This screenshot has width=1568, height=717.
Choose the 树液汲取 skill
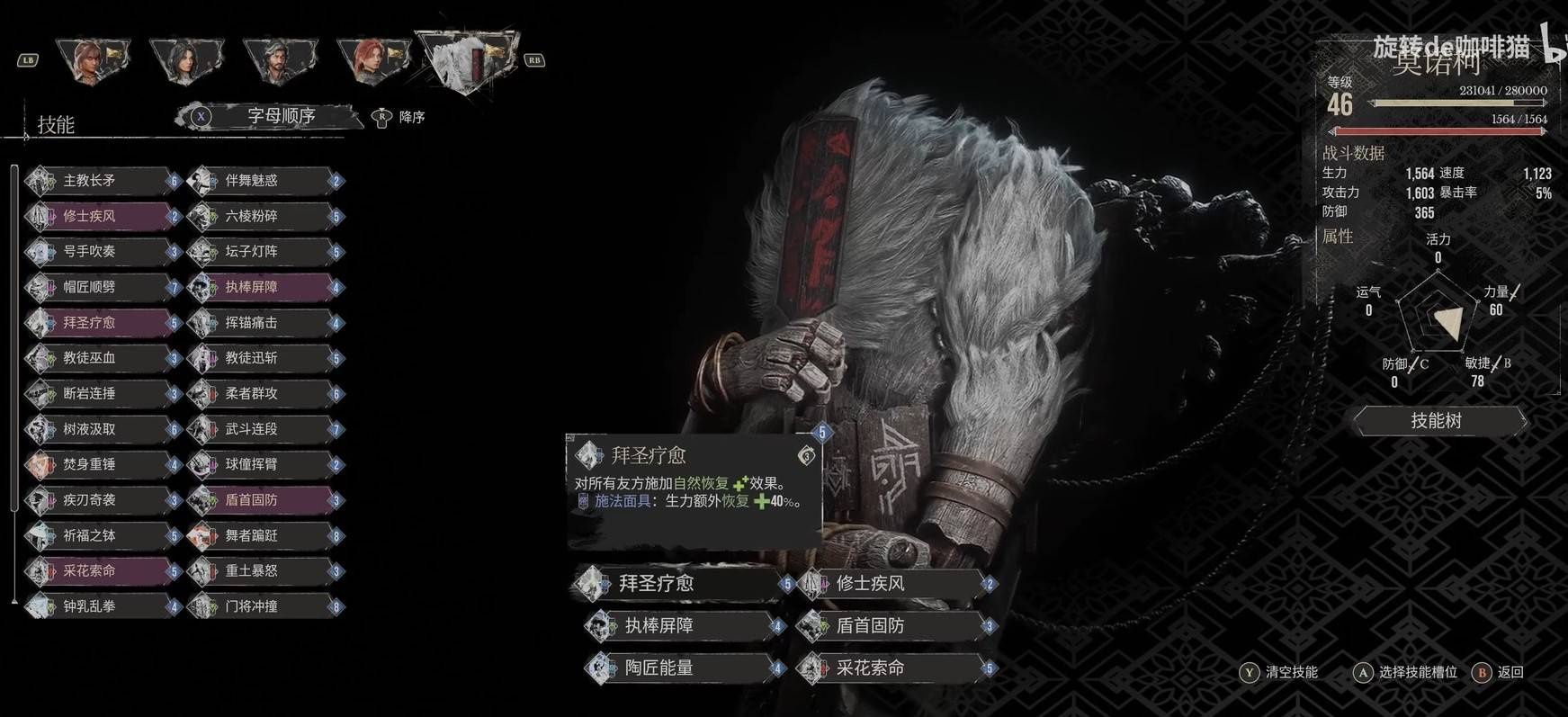pos(101,429)
